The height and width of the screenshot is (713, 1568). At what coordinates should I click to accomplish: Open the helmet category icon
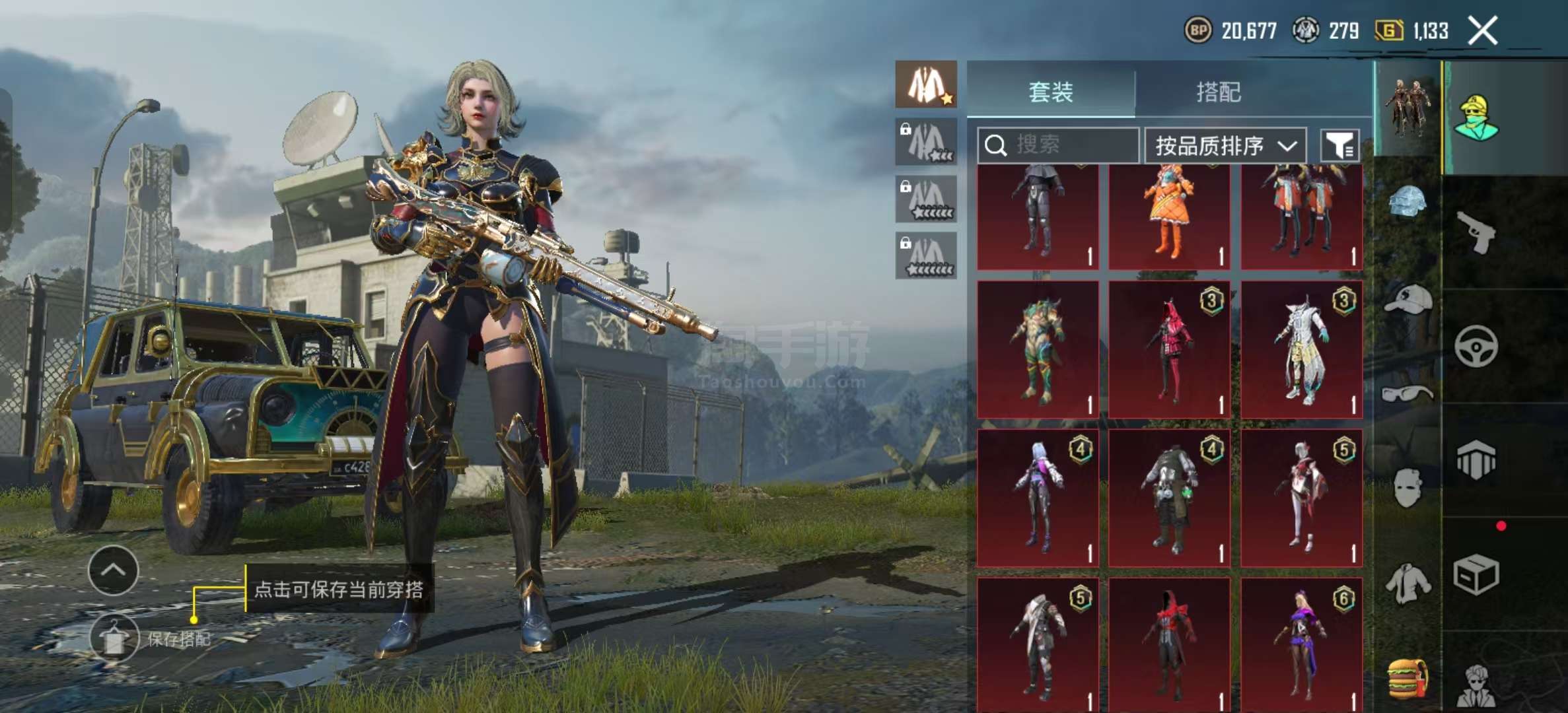click(x=1408, y=201)
